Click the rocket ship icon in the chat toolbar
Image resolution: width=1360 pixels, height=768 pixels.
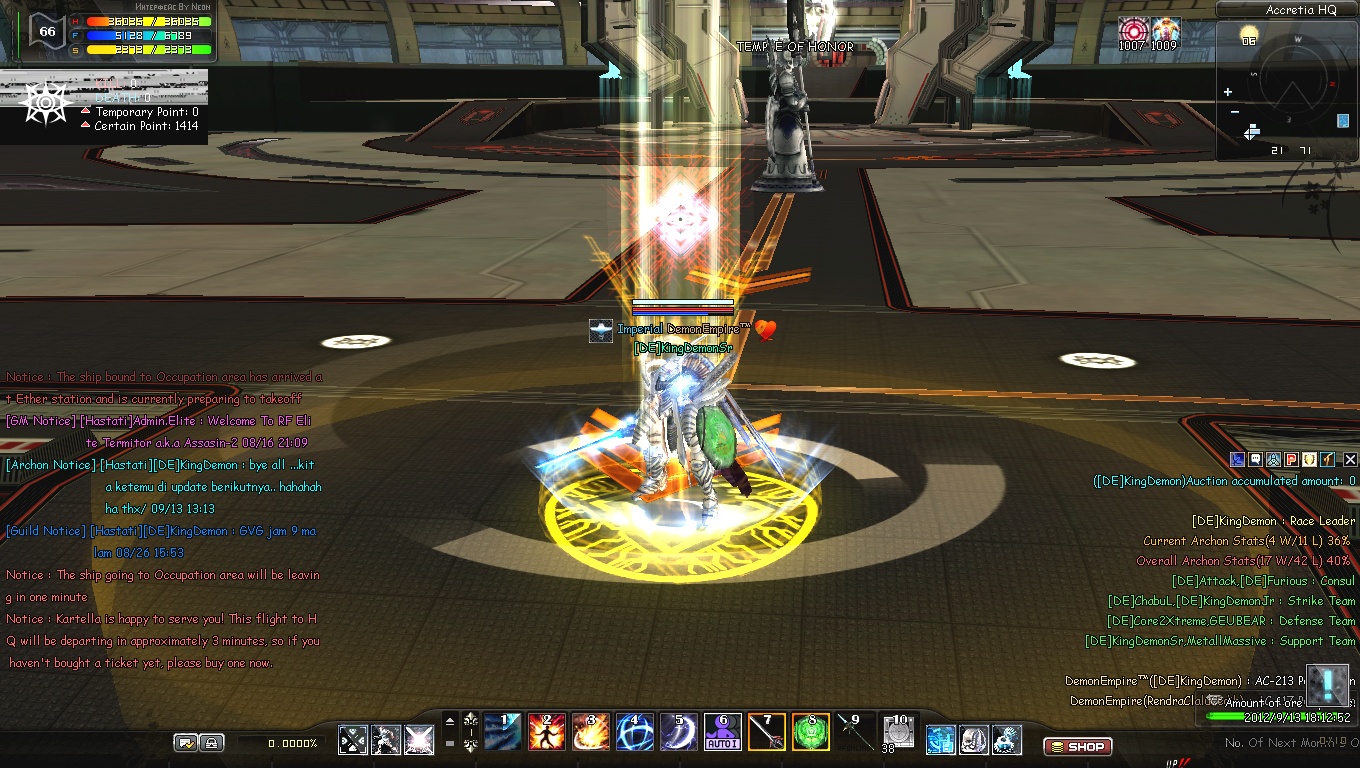coord(1273,459)
